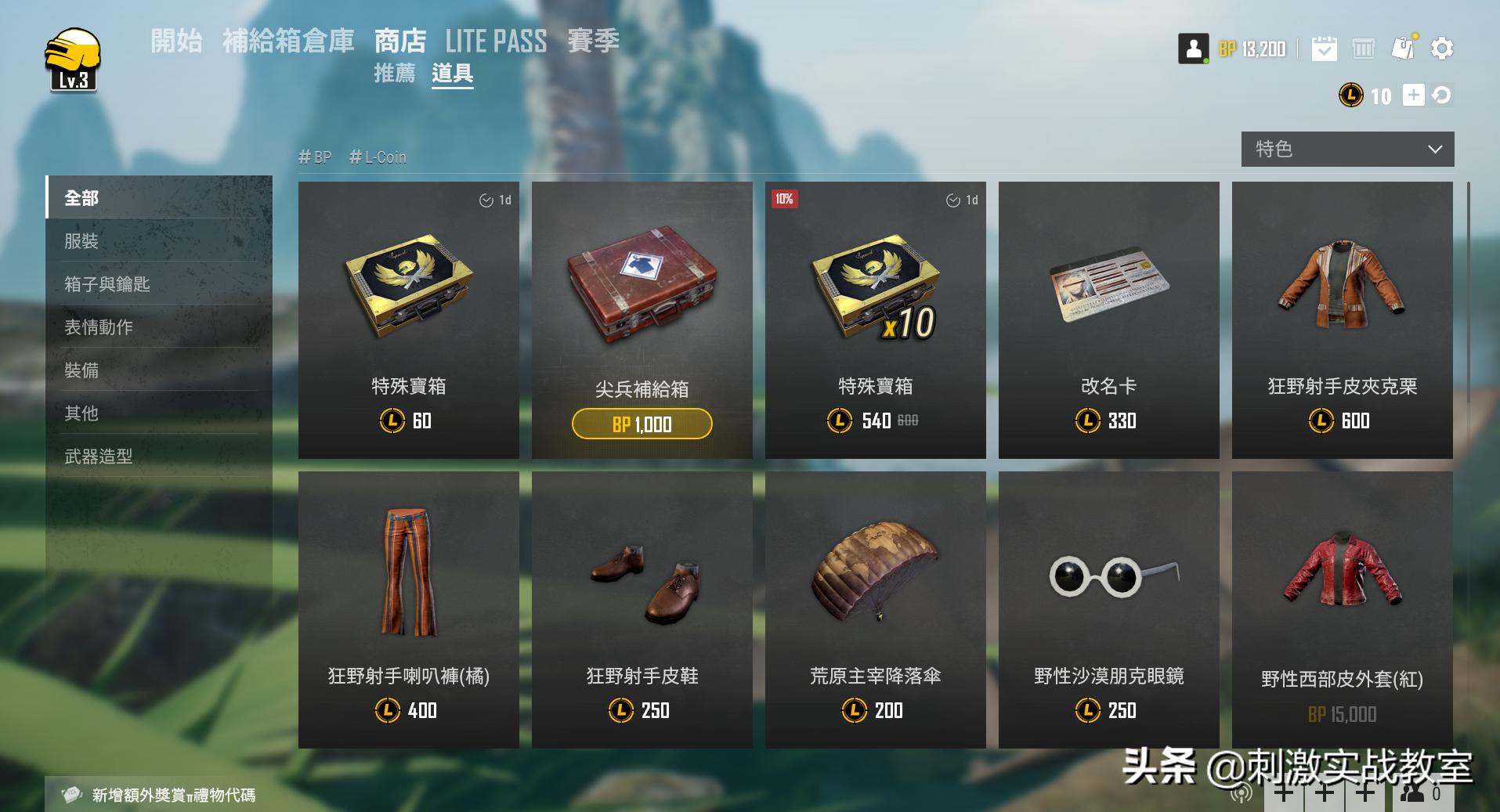The width and height of the screenshot is (1500, 812).
Task: Select the 服裝 category filter
Action: click(81, 242)
